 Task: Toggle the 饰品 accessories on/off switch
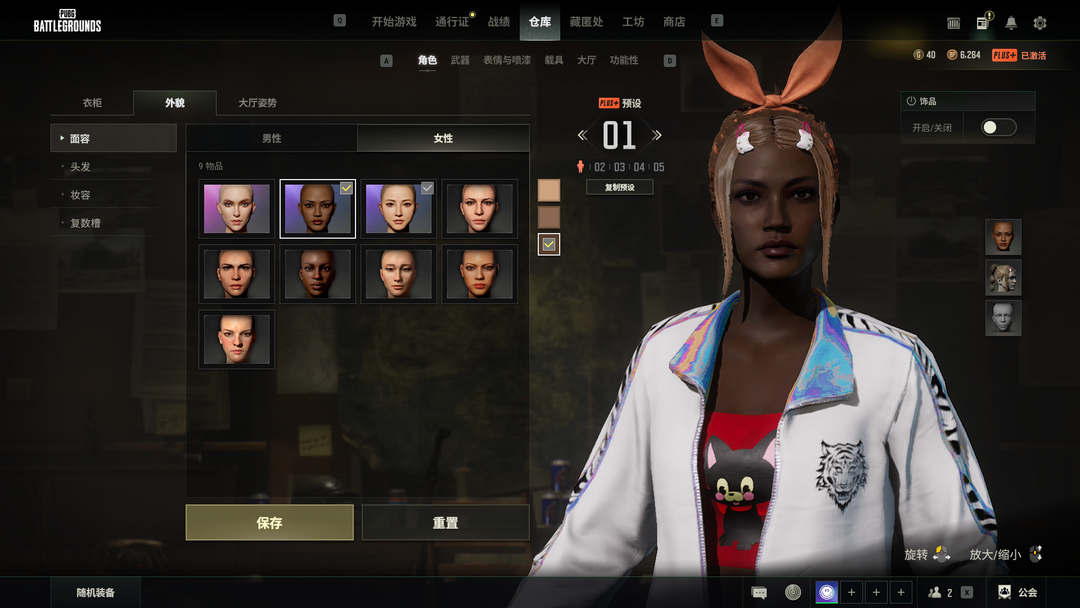(998, 128)
